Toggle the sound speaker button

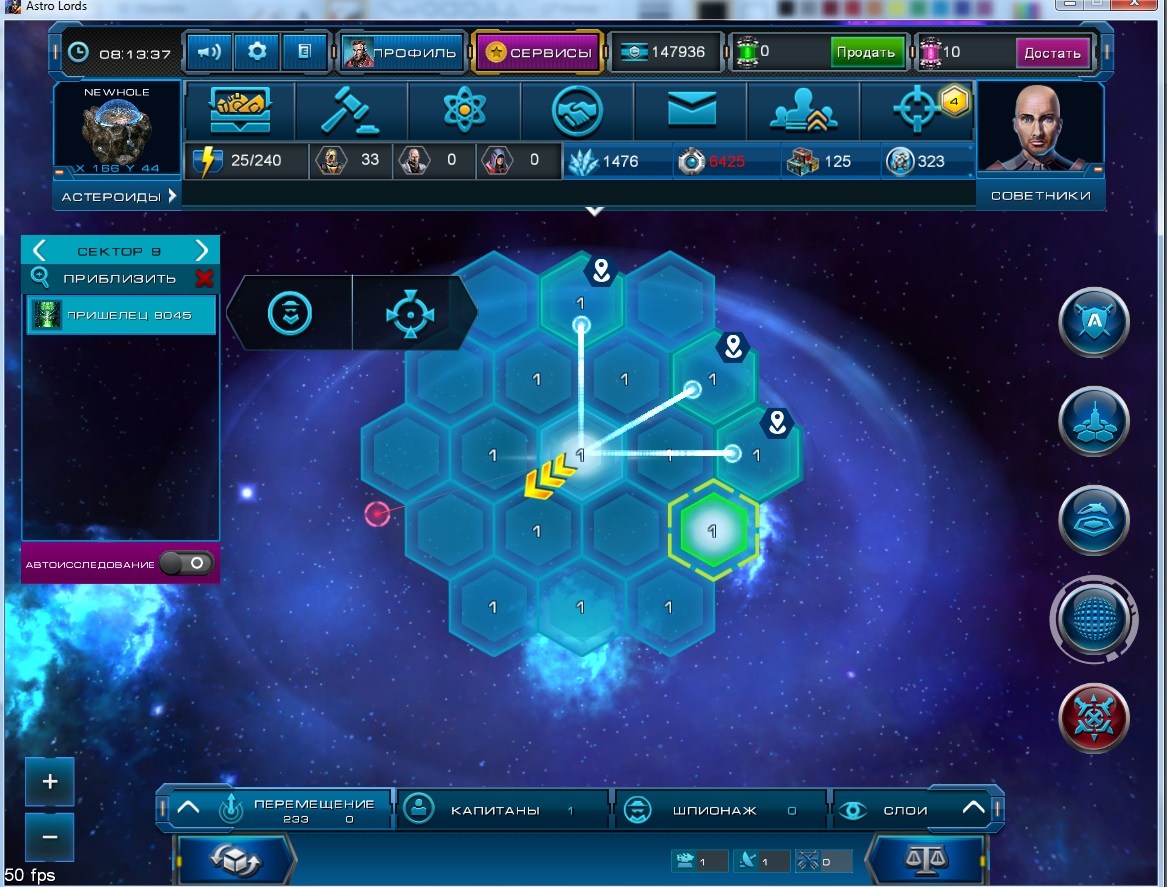(x=209, y=51)
